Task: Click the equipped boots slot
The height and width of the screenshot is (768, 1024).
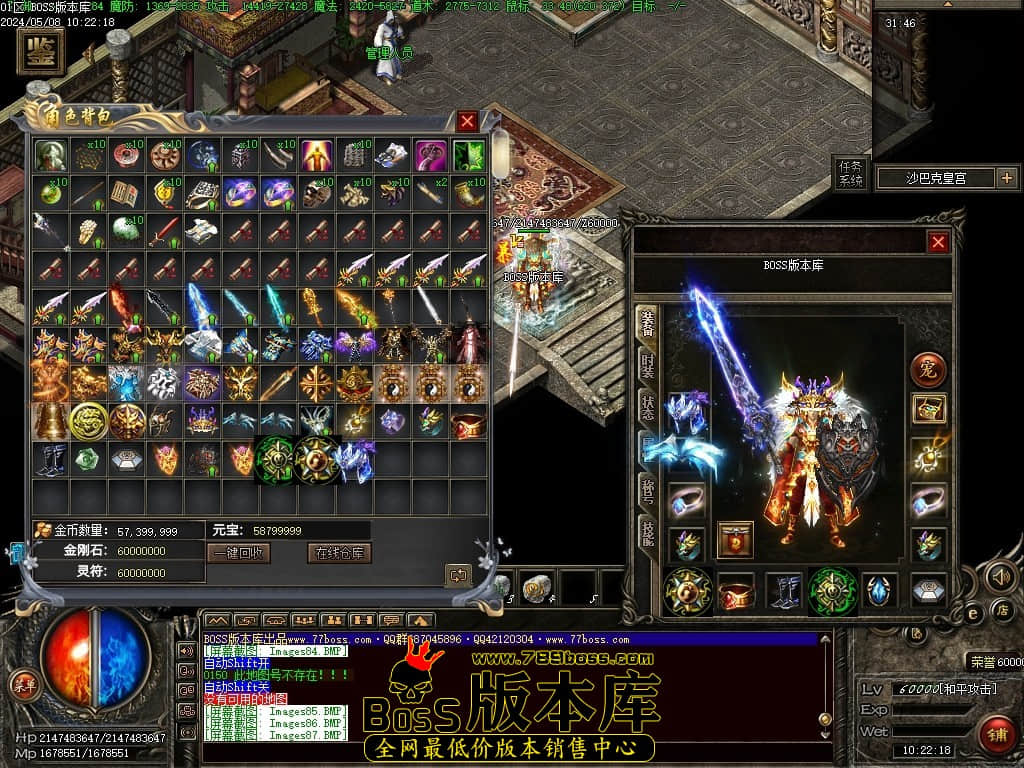Action: click(785, 590)
